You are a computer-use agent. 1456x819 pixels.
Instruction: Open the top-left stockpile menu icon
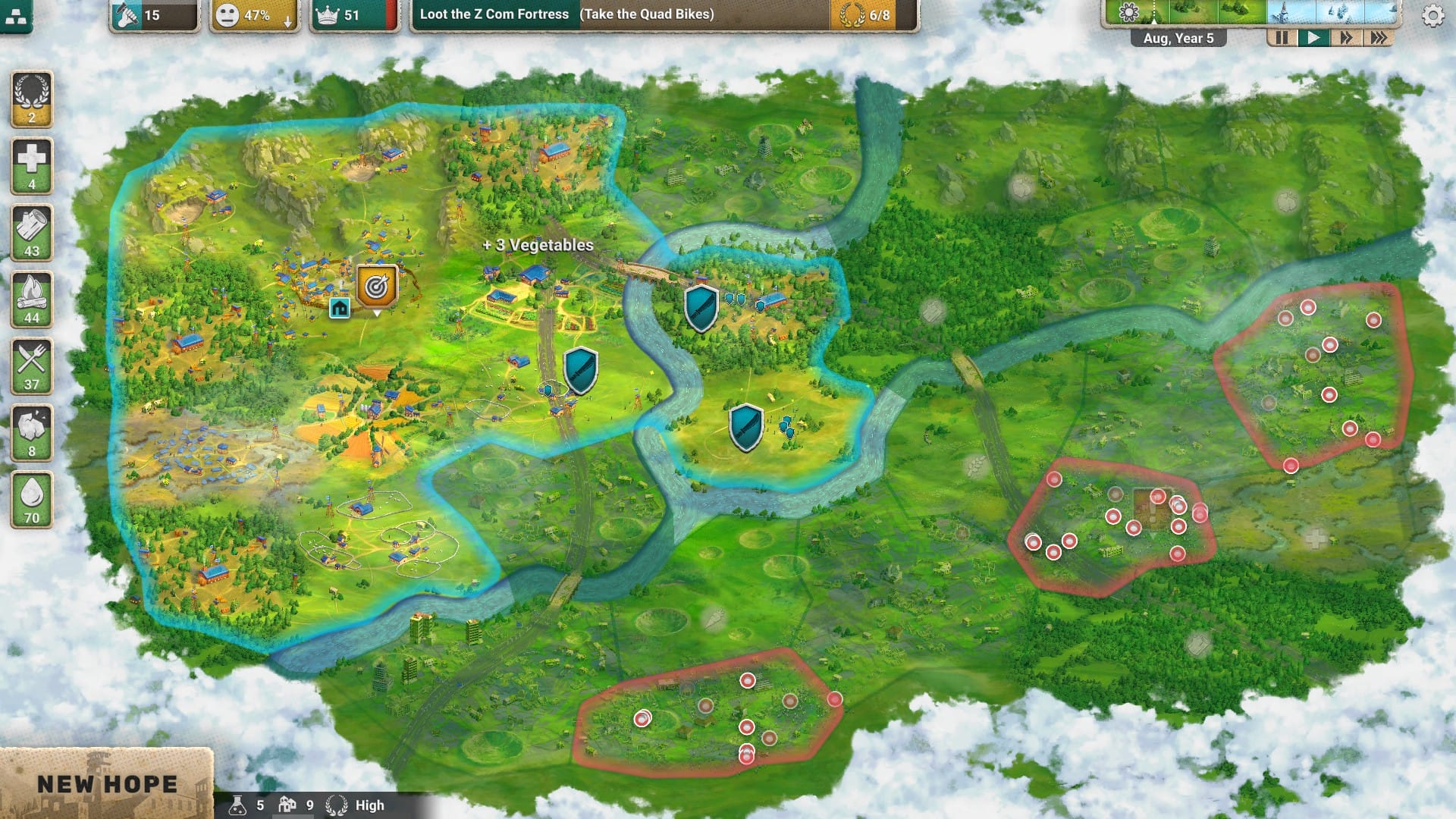pos(17,17)
